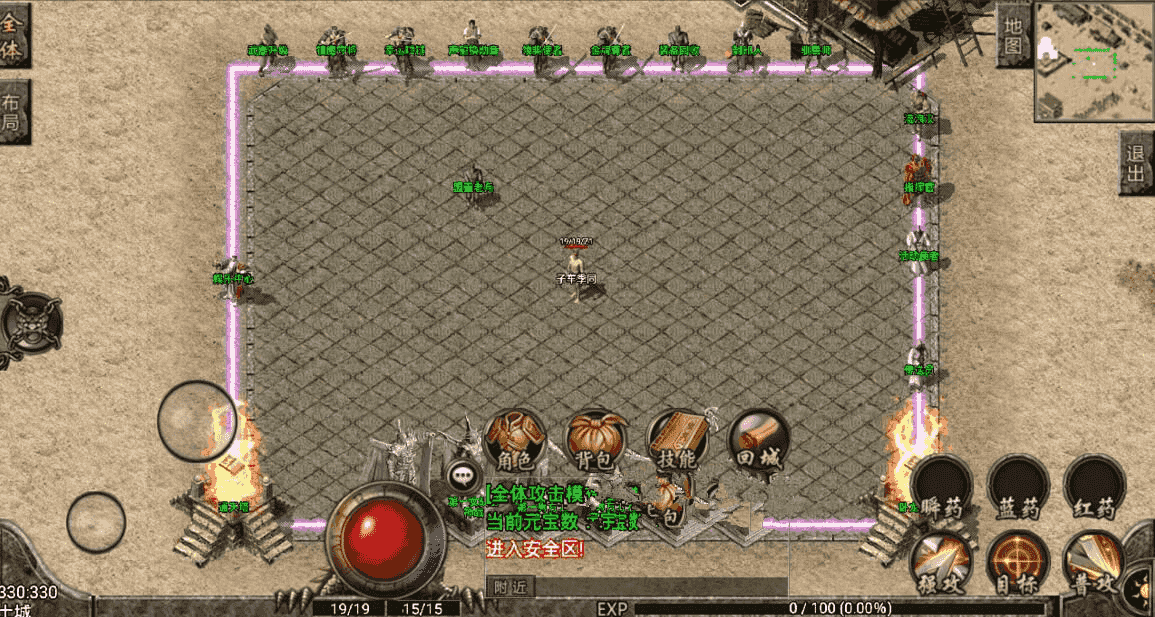Open the 地图 map button
The height and width of the screenshot is (617, 1155).
[1013, 34]
